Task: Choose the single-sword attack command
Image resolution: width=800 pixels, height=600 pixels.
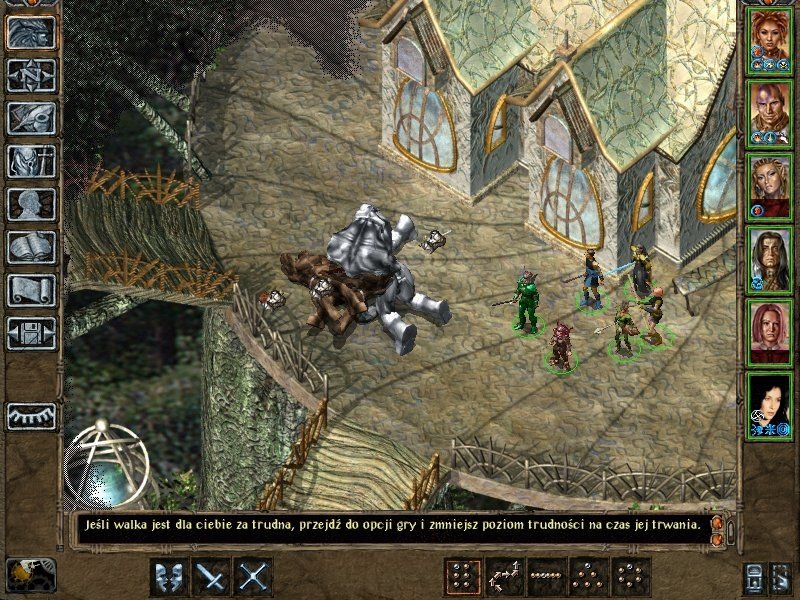Action: coord(211,577)
